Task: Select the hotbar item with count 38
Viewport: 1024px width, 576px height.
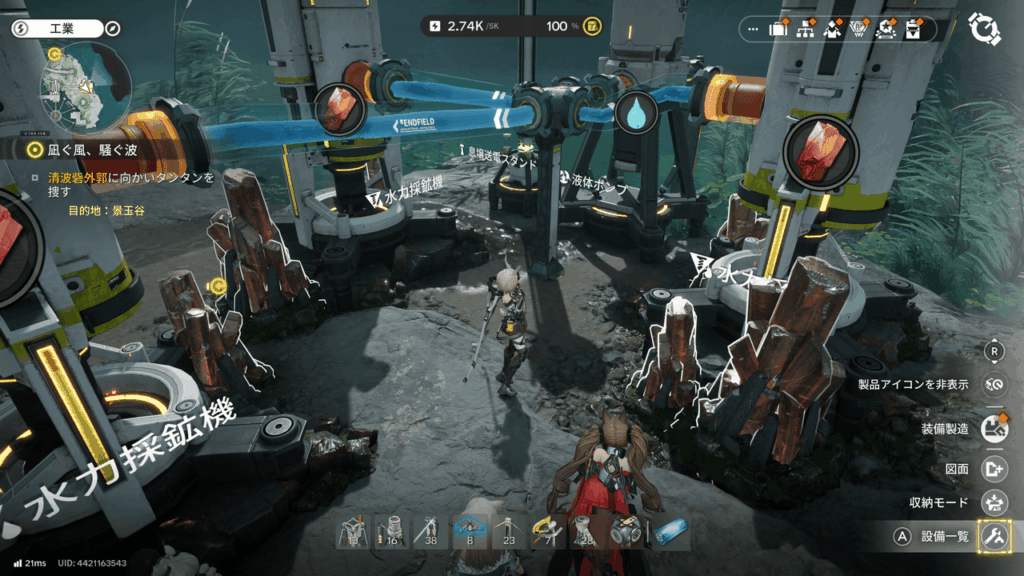Action: (430, 531)
